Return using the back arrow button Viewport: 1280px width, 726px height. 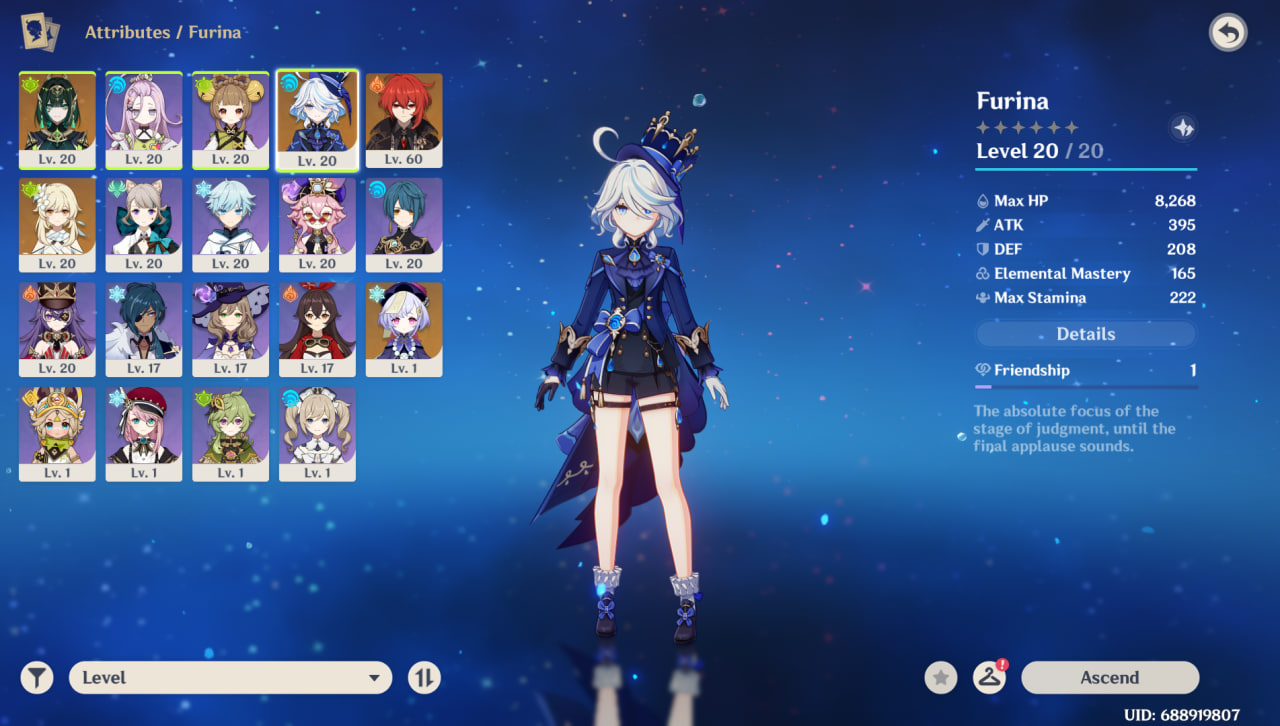coord(1228,33)
